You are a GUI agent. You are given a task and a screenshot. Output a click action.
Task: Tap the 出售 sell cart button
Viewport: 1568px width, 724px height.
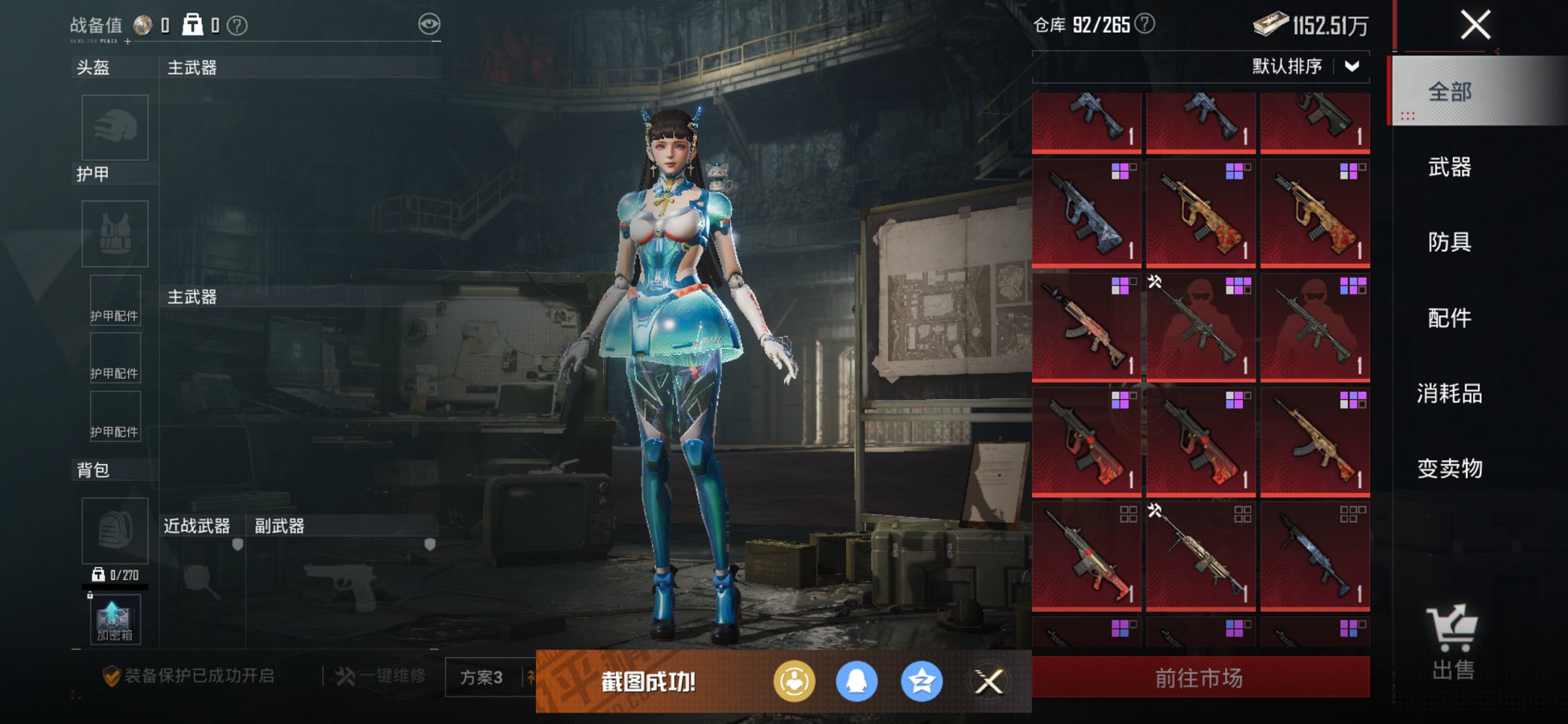[1452, 642]
